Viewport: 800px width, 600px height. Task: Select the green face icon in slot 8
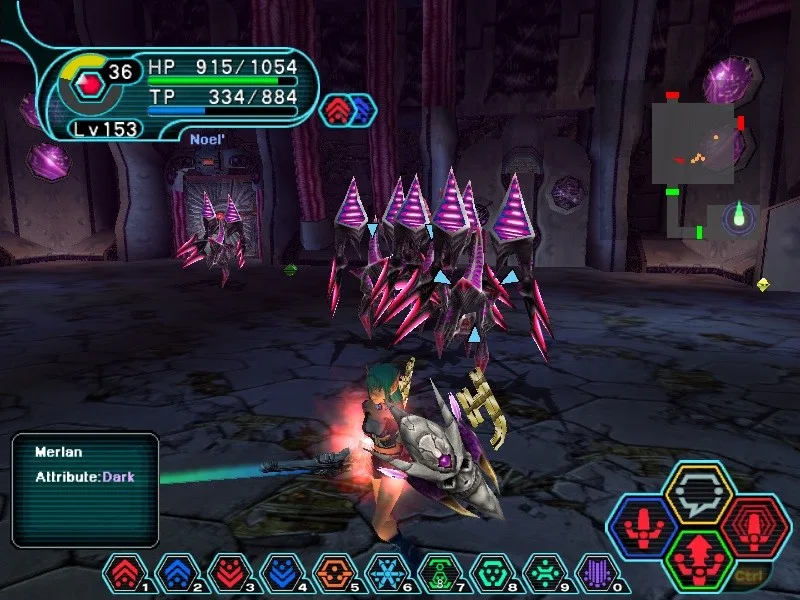point(491,571)
